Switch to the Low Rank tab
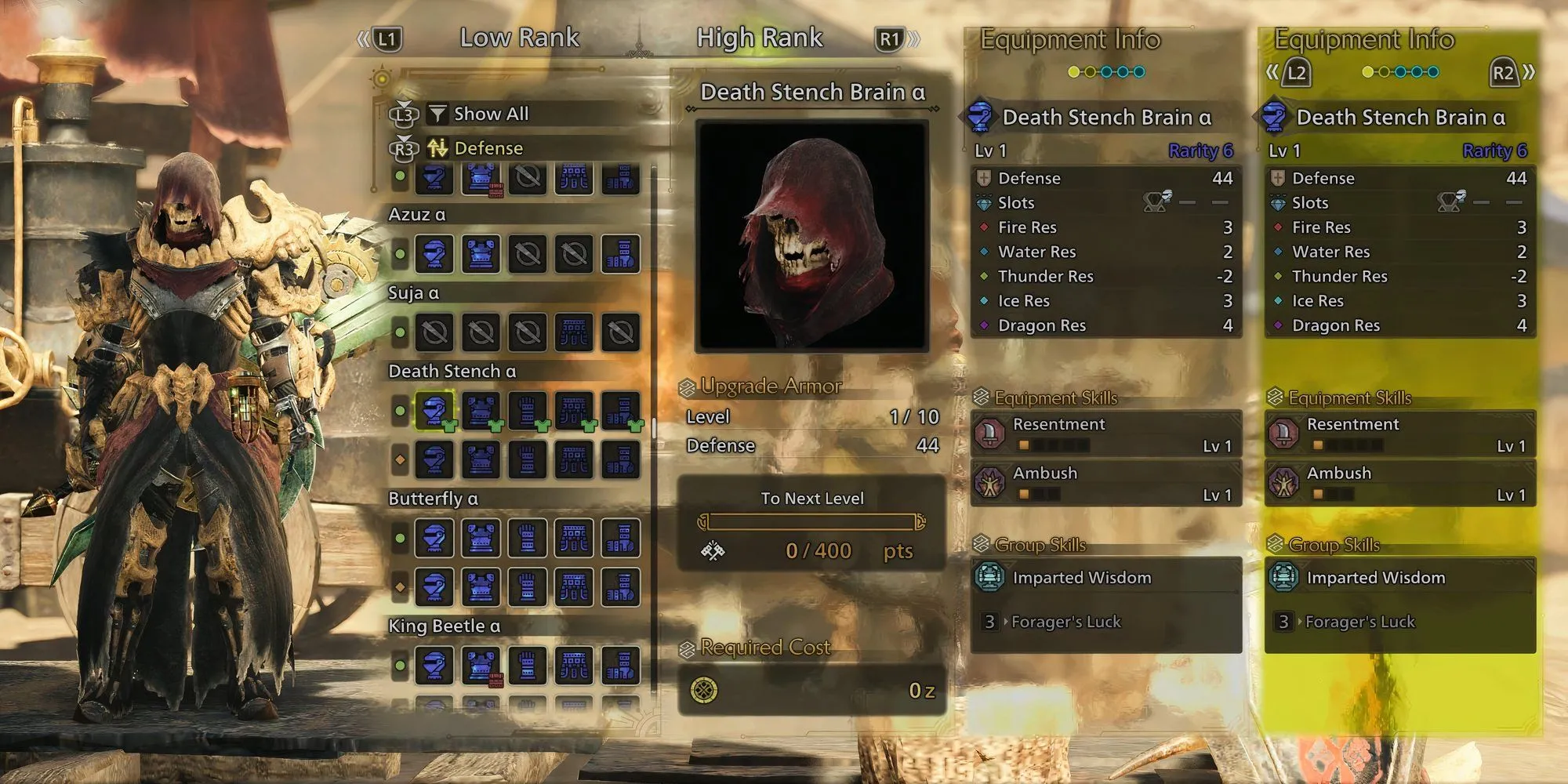Viewport: 1568px width, 784px height. (519, 38)
